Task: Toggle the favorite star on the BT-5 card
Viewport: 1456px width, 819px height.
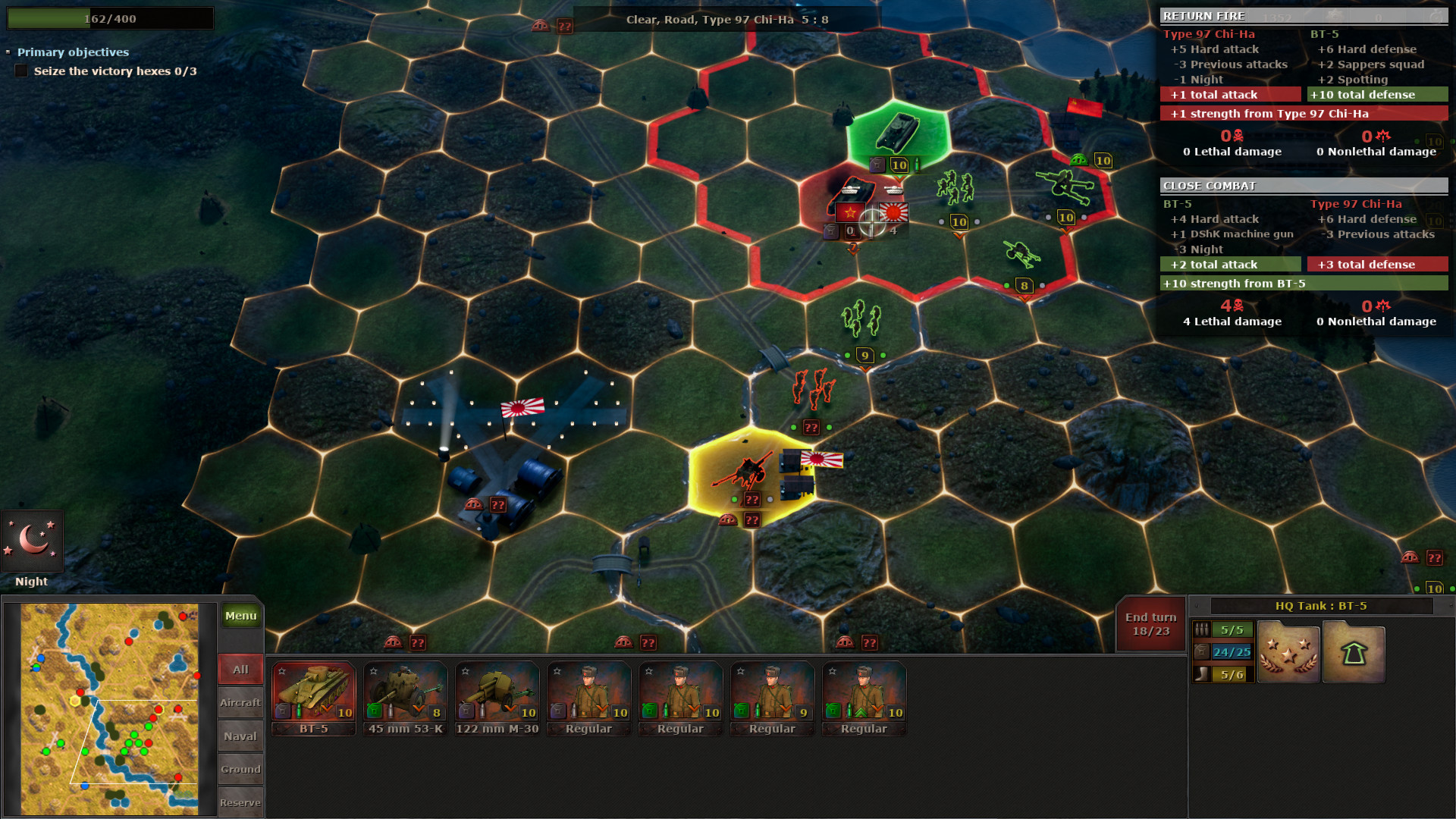Action: pos(281,670)
